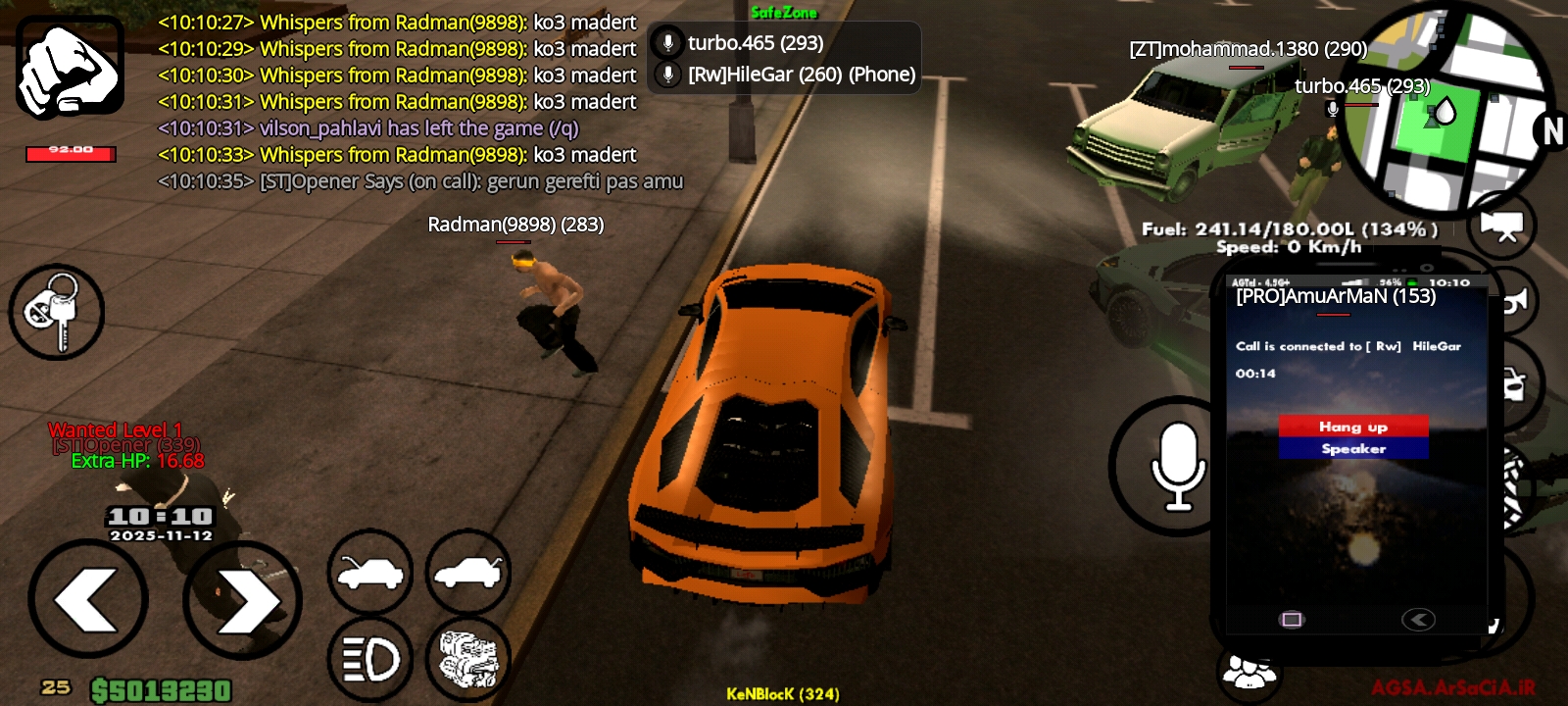Tap the back arrow on the phone screen
The image size is (1568, 706).
click(x=1418, y=618)
